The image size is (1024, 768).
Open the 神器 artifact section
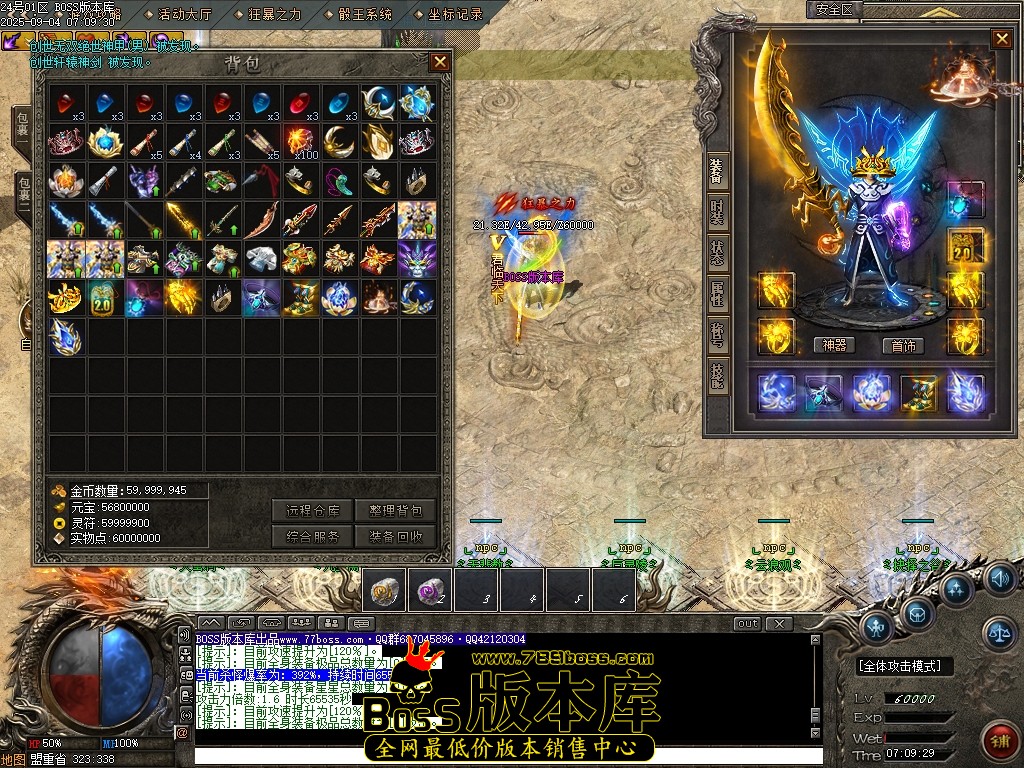pos(835,345)
